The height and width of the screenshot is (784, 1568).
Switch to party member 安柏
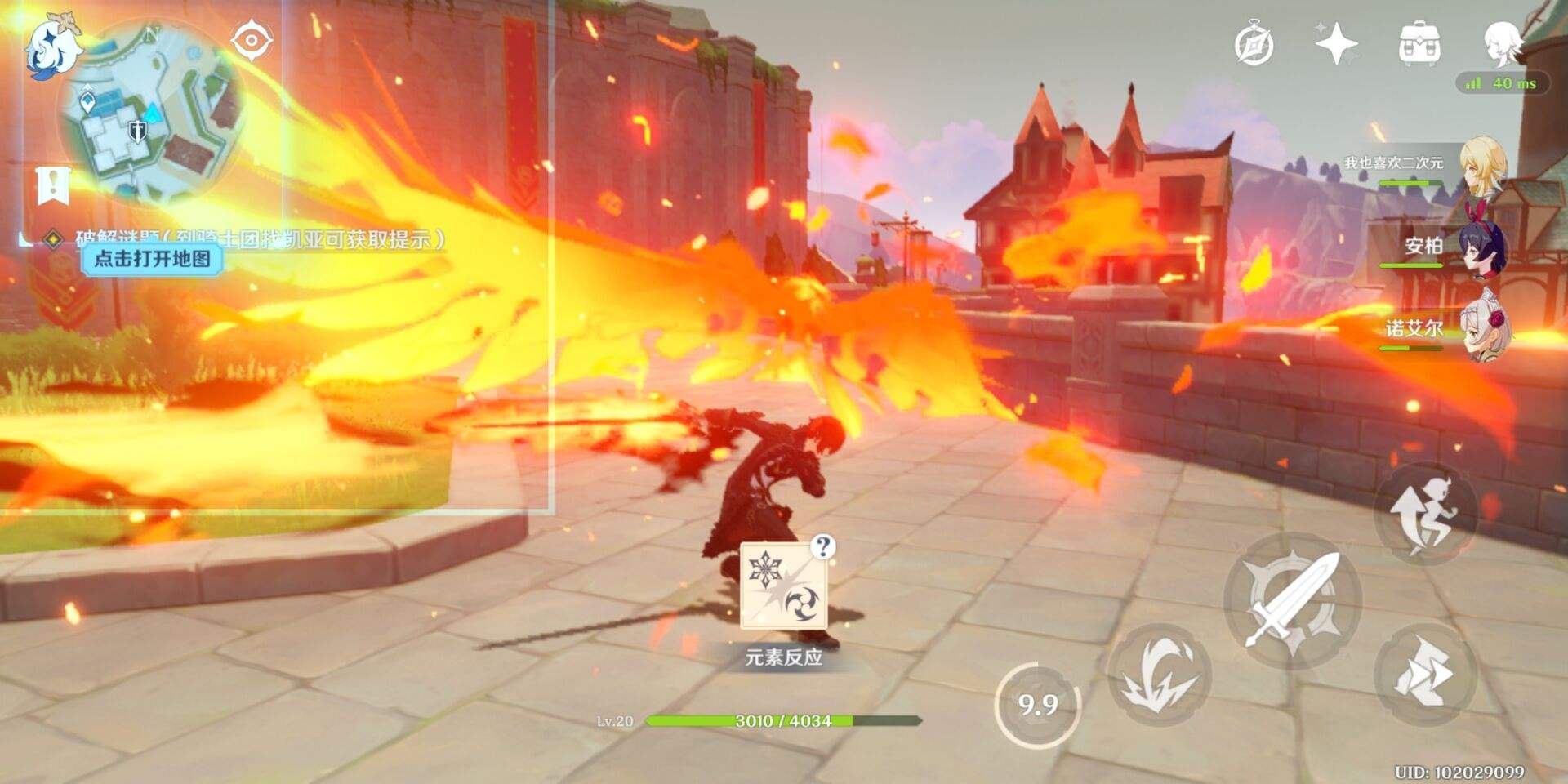click(x=1481, y=247)
